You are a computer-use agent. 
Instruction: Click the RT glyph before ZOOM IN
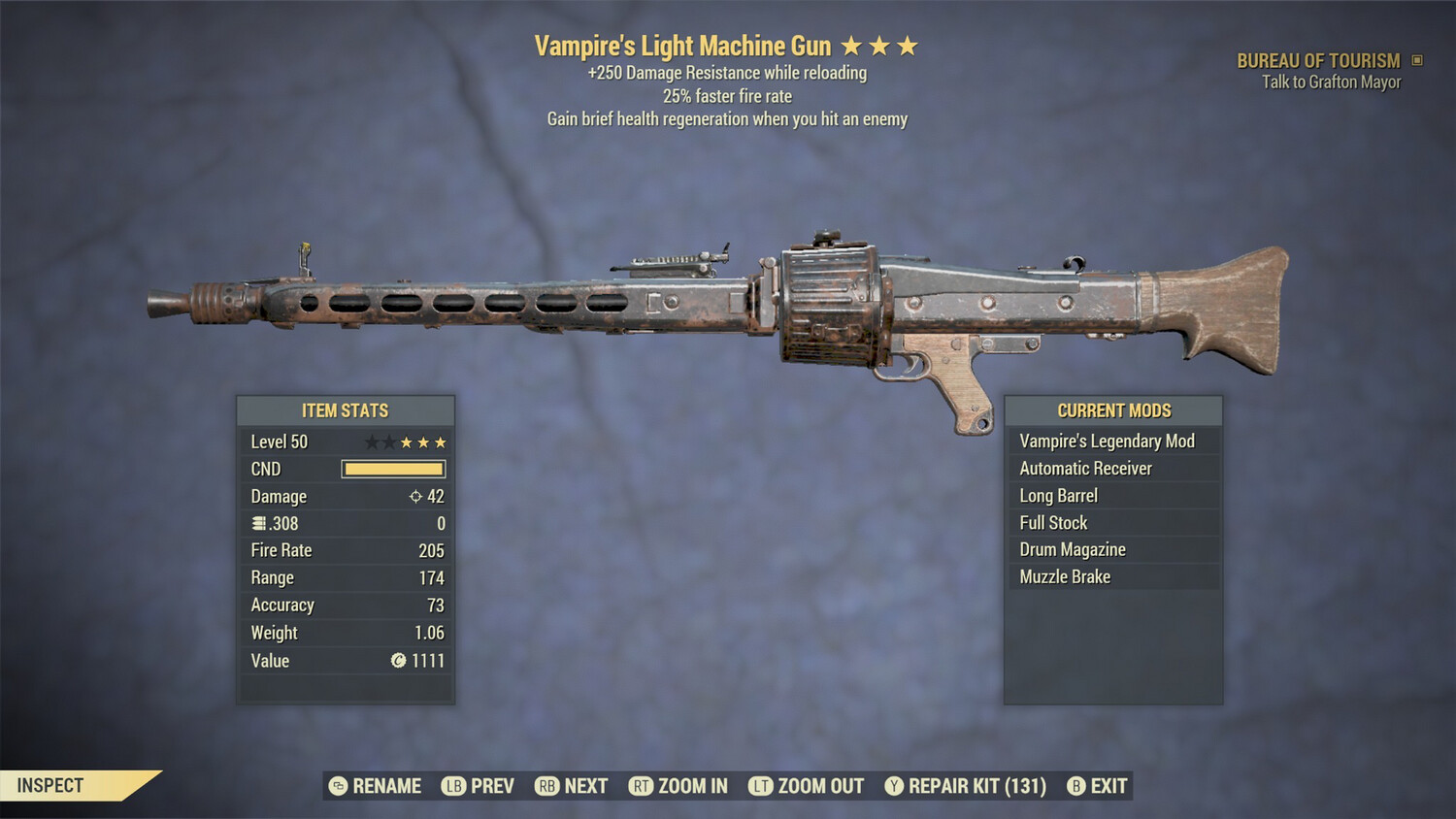coord(642,786)
